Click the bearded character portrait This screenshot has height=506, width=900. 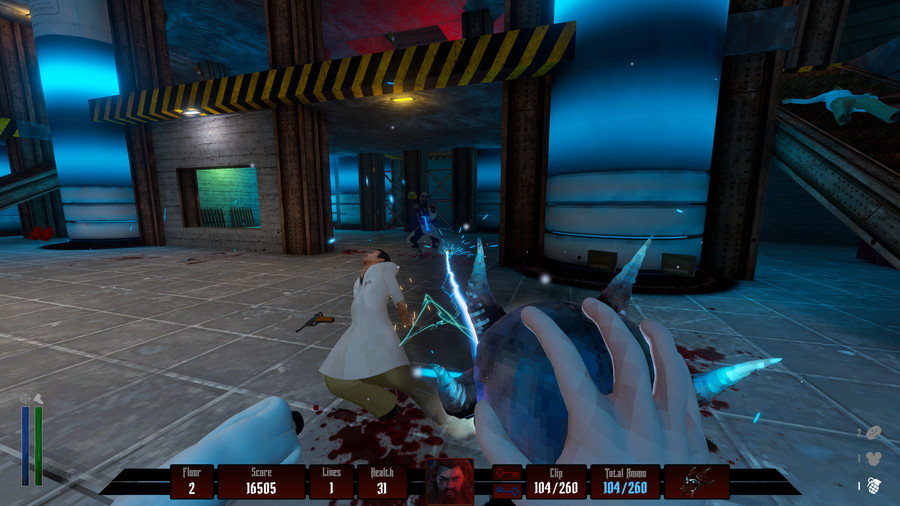pyautogui.click(x=449, y=481)
